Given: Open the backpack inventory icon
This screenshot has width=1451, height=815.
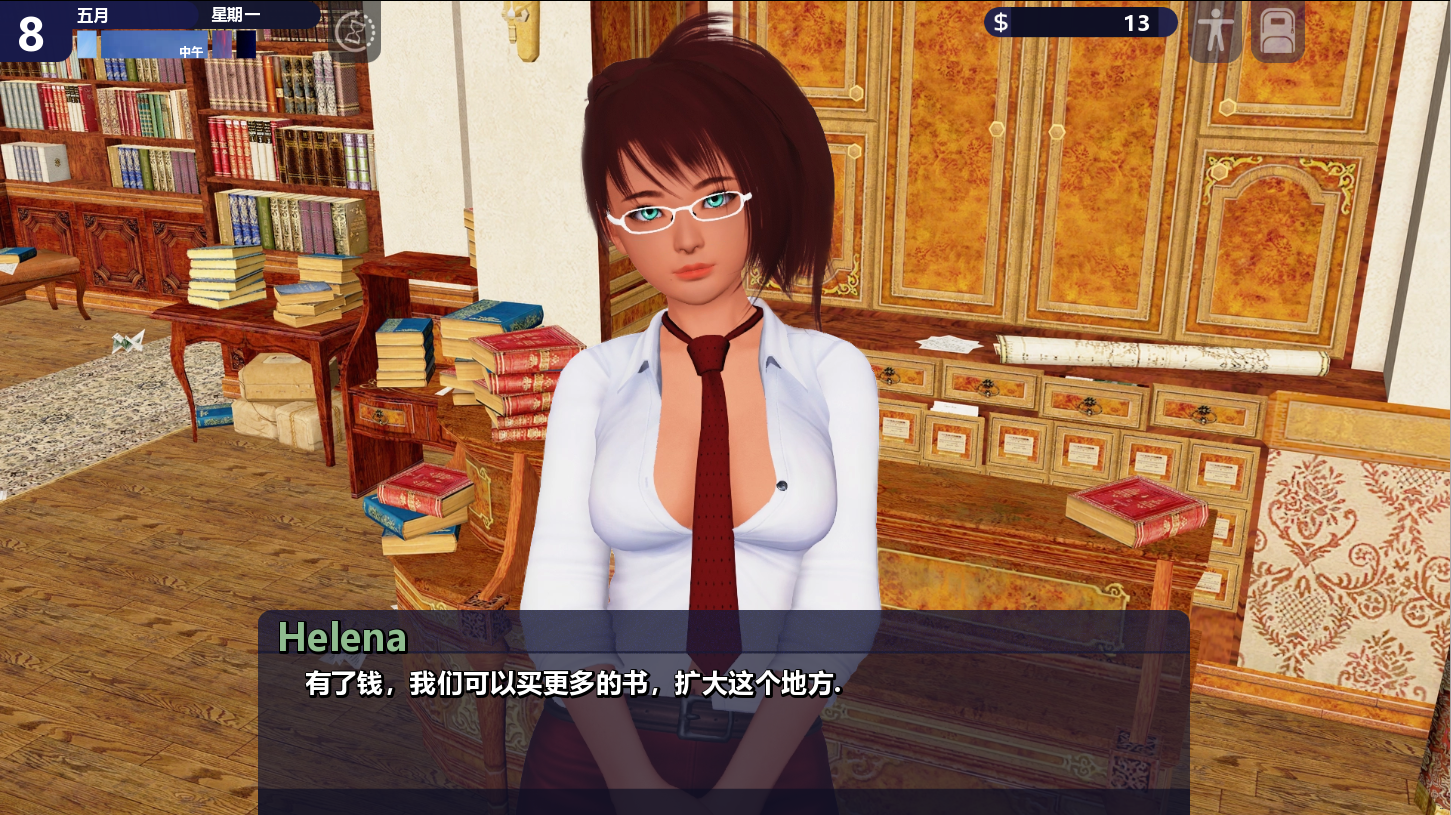Looking at the screenshot, I should click(x=1277, y=33).
